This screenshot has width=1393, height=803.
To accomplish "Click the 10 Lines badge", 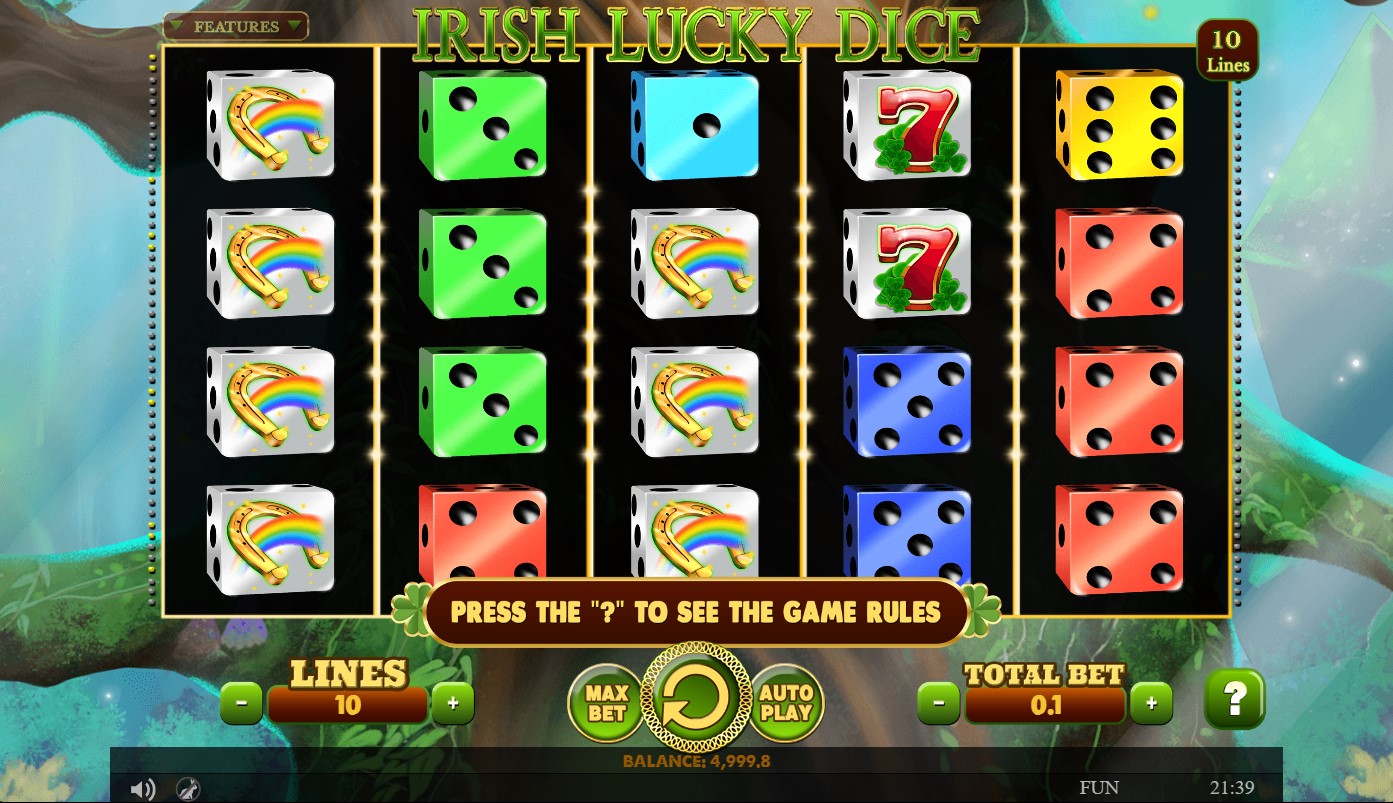I will pos(1228,48).
